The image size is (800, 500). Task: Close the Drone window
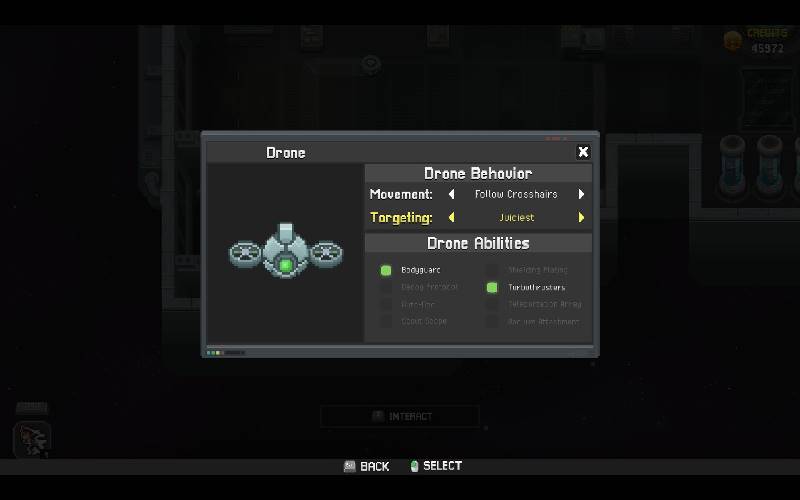(583, 152)
